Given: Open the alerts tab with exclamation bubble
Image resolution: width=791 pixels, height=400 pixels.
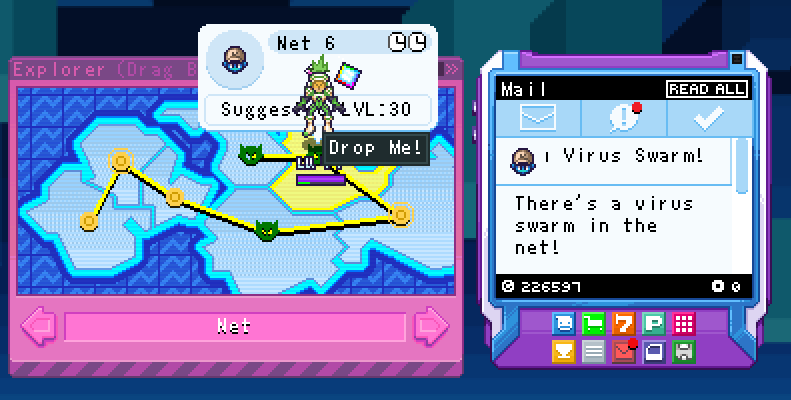Looking at the screenshot, I should (624, 119).
